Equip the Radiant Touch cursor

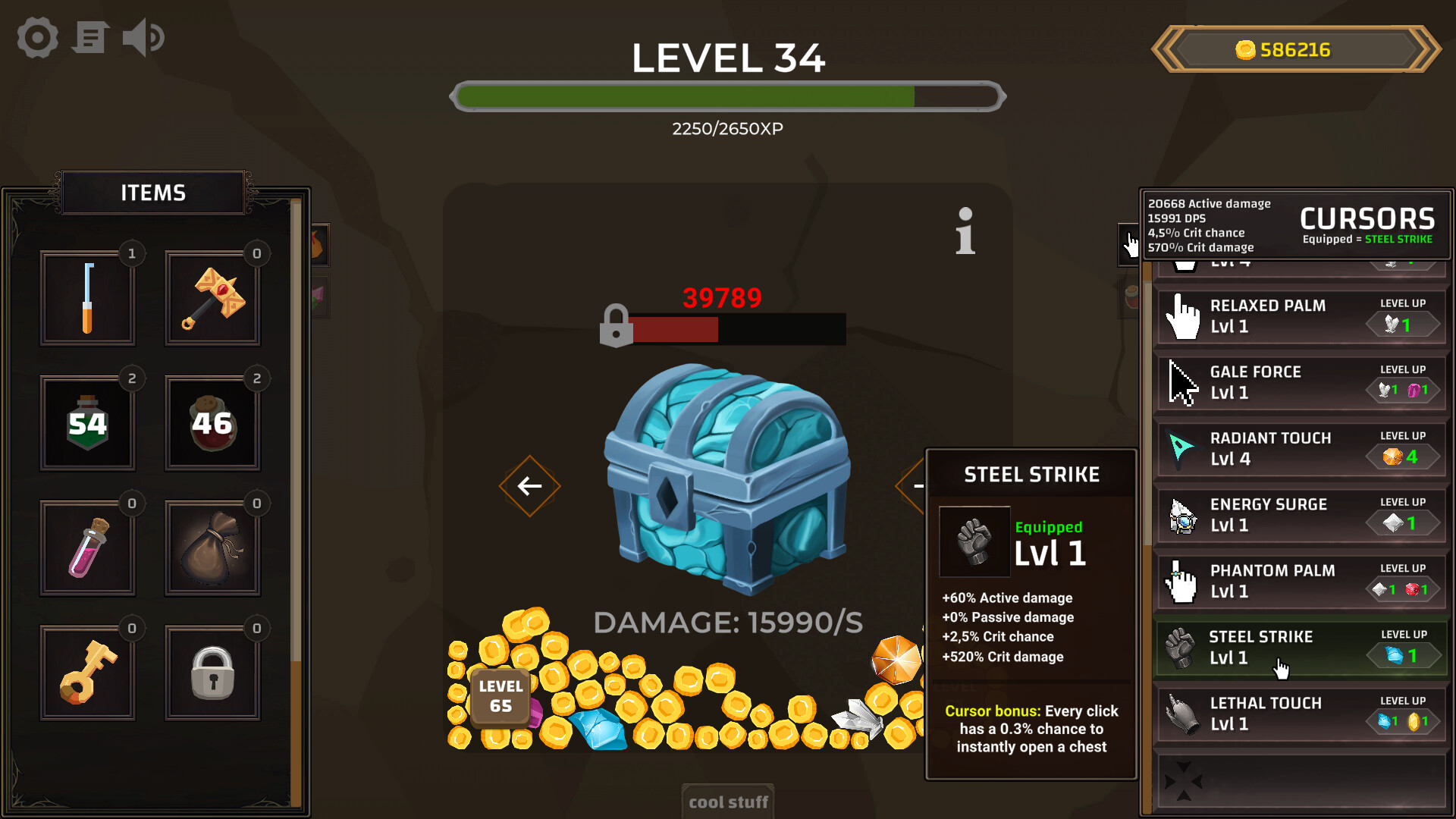[1270, 448]
